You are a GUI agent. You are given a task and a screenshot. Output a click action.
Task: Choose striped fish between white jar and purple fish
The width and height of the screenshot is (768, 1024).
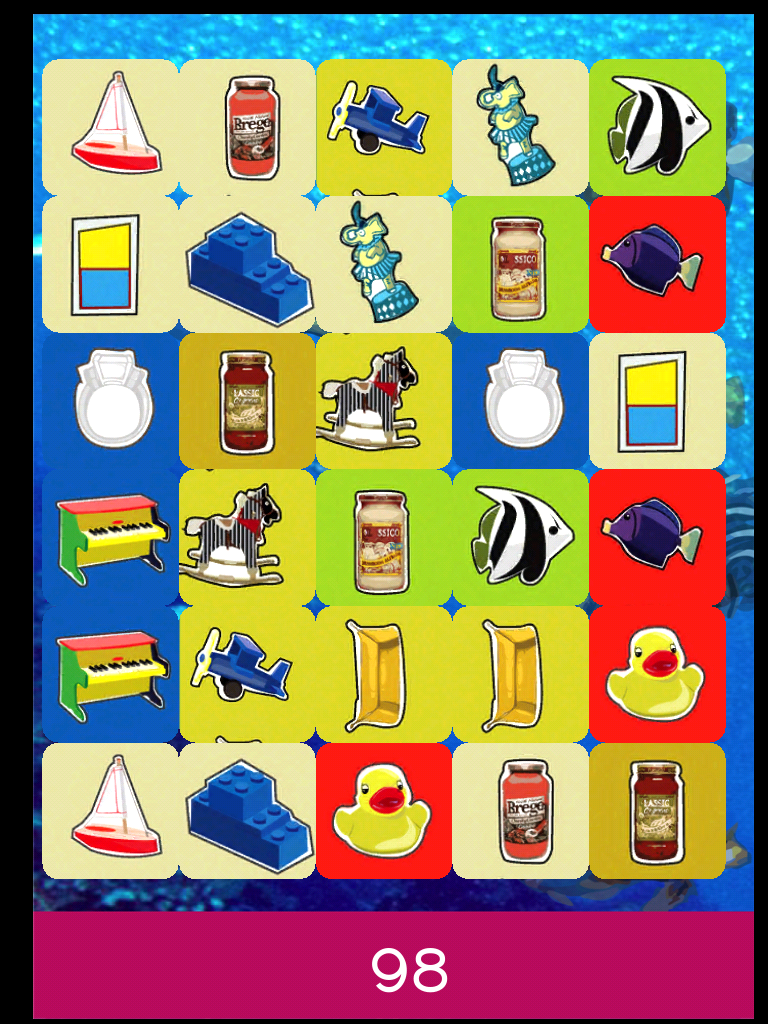[520, 537]
